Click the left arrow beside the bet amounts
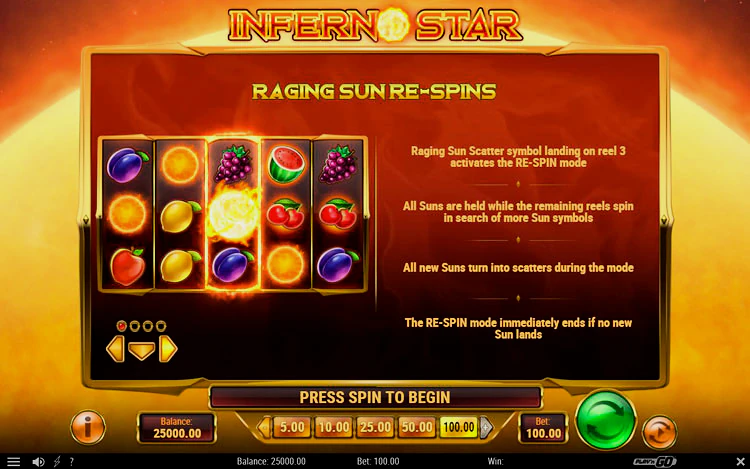Image resolution: width=750 pixels, height=469 pixels. pyautogui.click(x=264, y=428)
